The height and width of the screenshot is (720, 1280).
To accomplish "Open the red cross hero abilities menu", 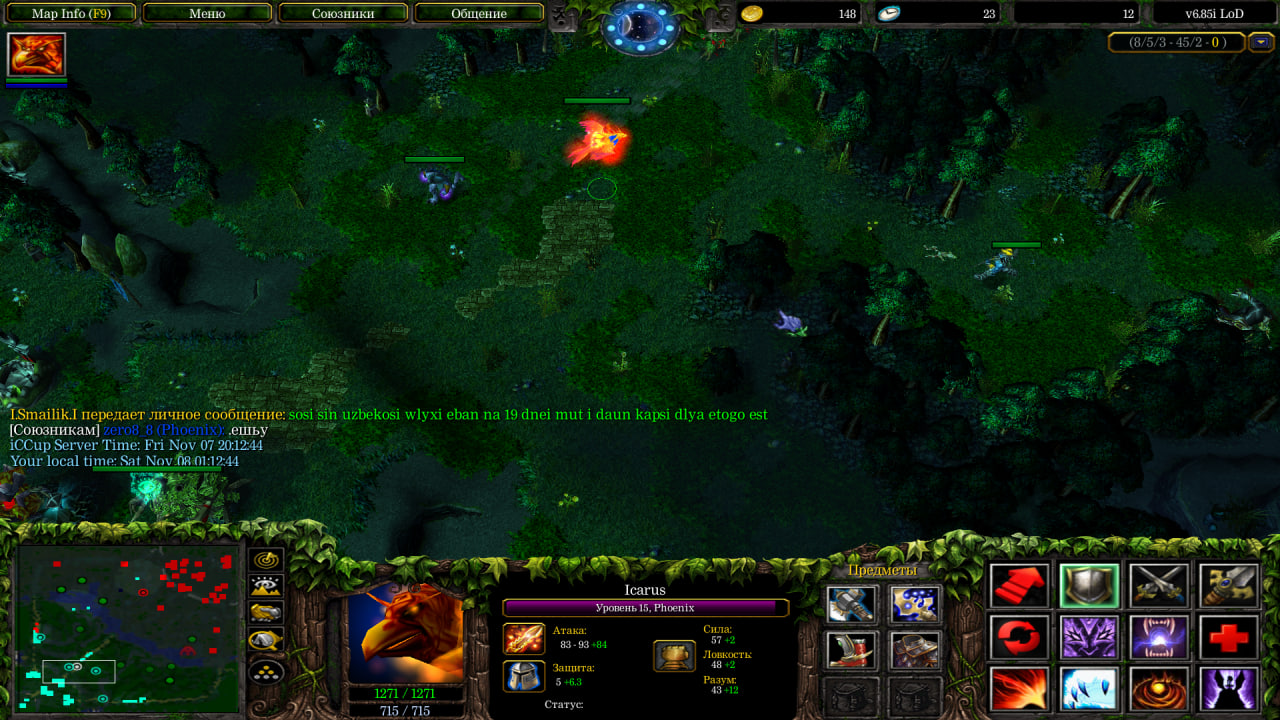I will [x=1229, y=637].
